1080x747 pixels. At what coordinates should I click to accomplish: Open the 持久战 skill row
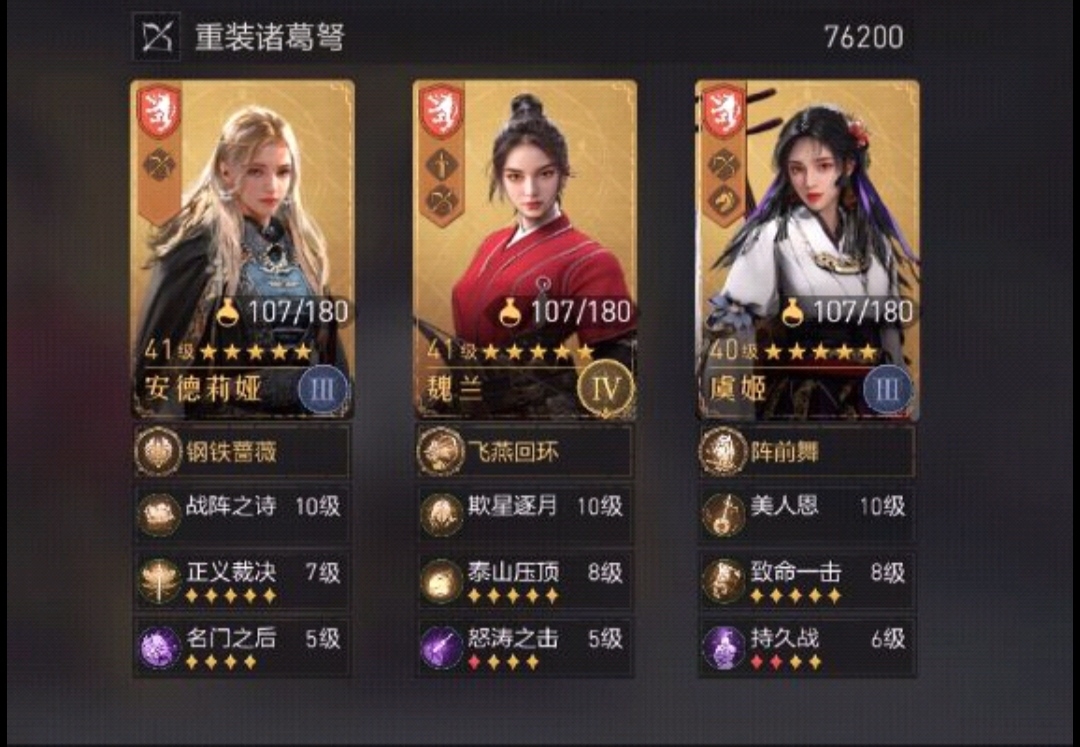pos(807,646)
